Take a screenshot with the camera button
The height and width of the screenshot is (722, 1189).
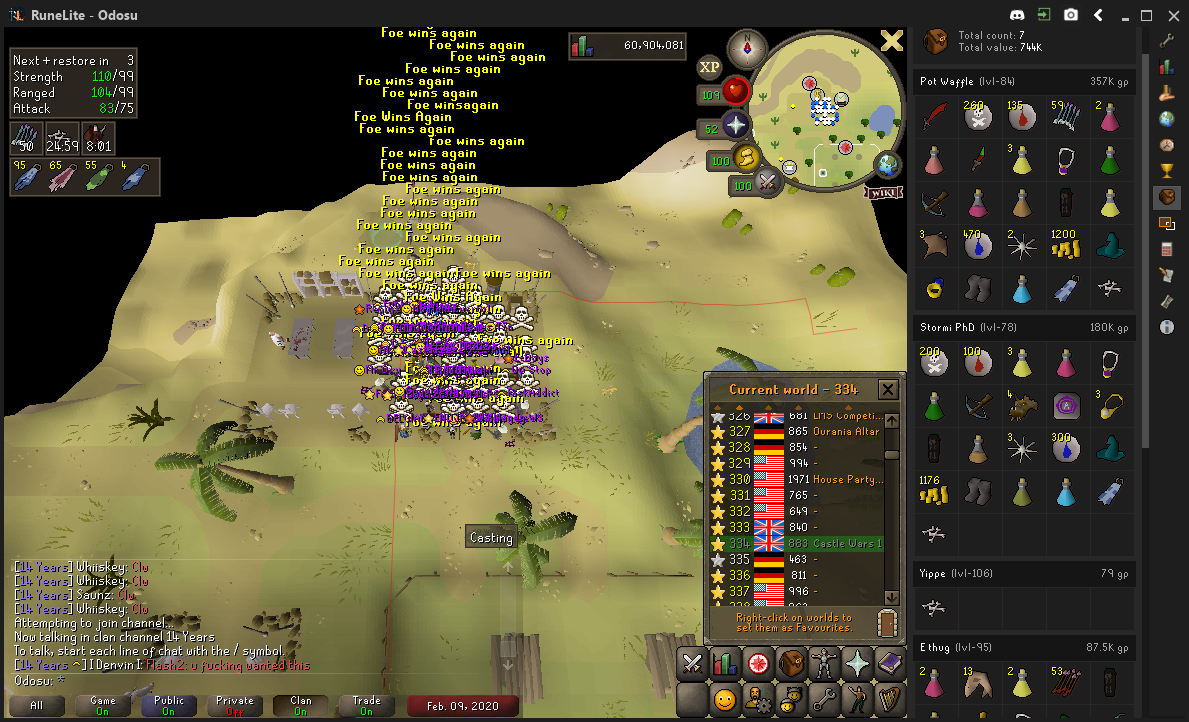coord(1071,15)
